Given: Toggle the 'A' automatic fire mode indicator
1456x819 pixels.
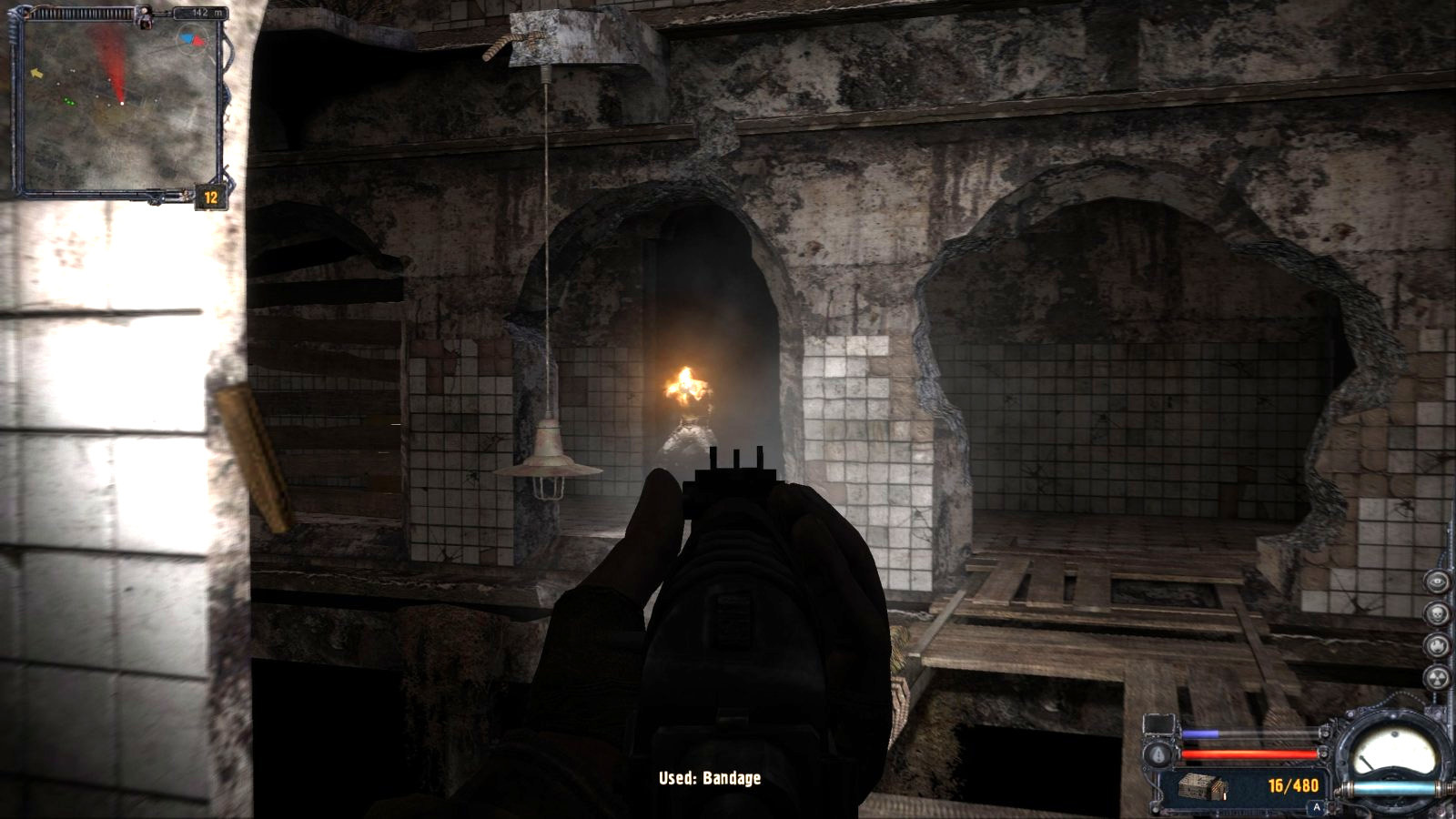Looking at the screenshot, I should click(x=1317, y=806).
